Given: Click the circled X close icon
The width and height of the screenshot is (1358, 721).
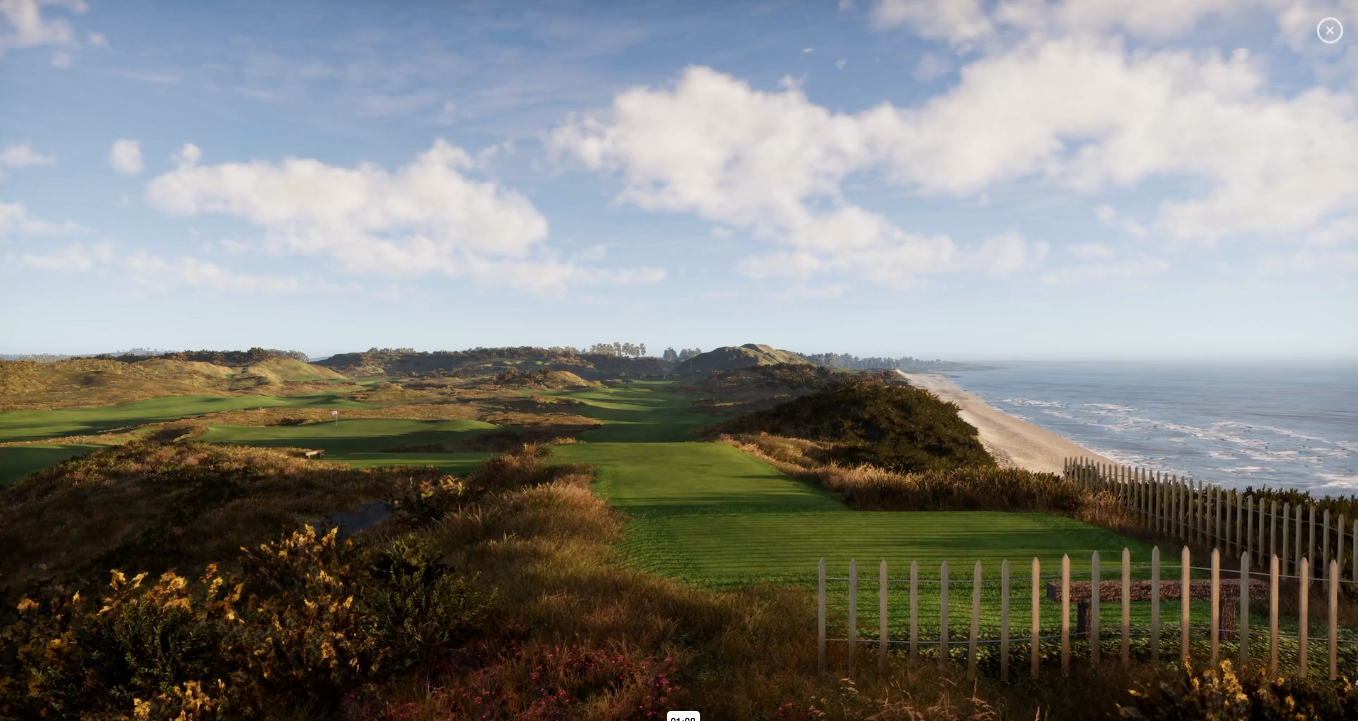Looking at the screenshot, I should coord(1330,30).
